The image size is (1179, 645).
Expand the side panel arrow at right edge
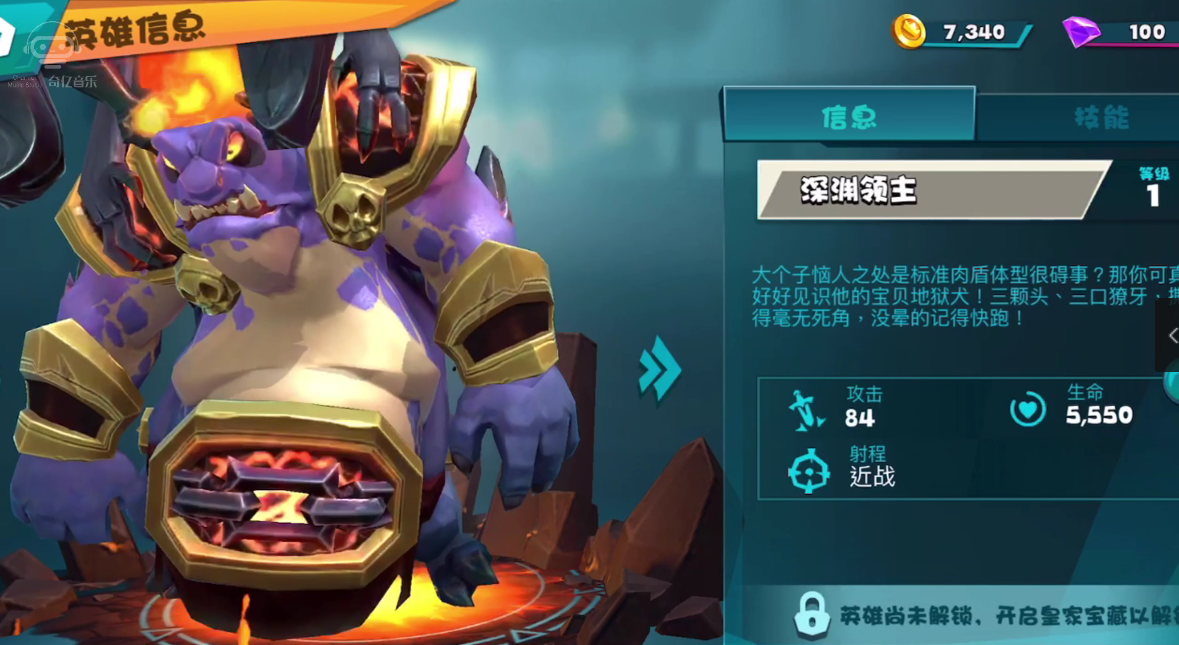click(1170, 336)
